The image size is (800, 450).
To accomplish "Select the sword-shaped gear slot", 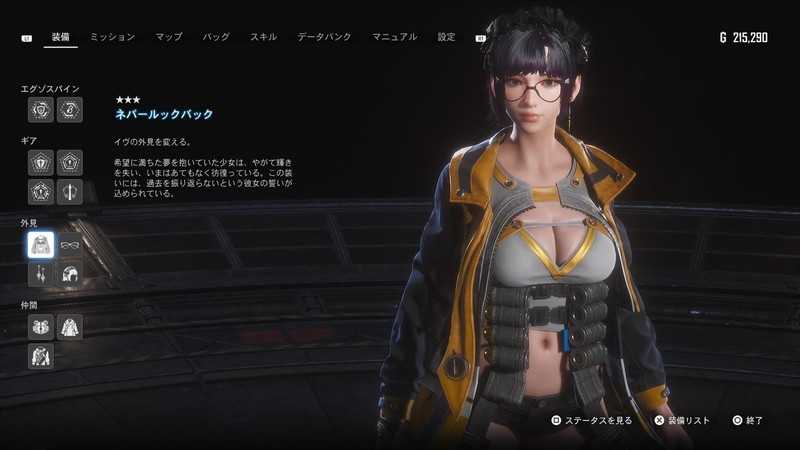I will (70, 190).
